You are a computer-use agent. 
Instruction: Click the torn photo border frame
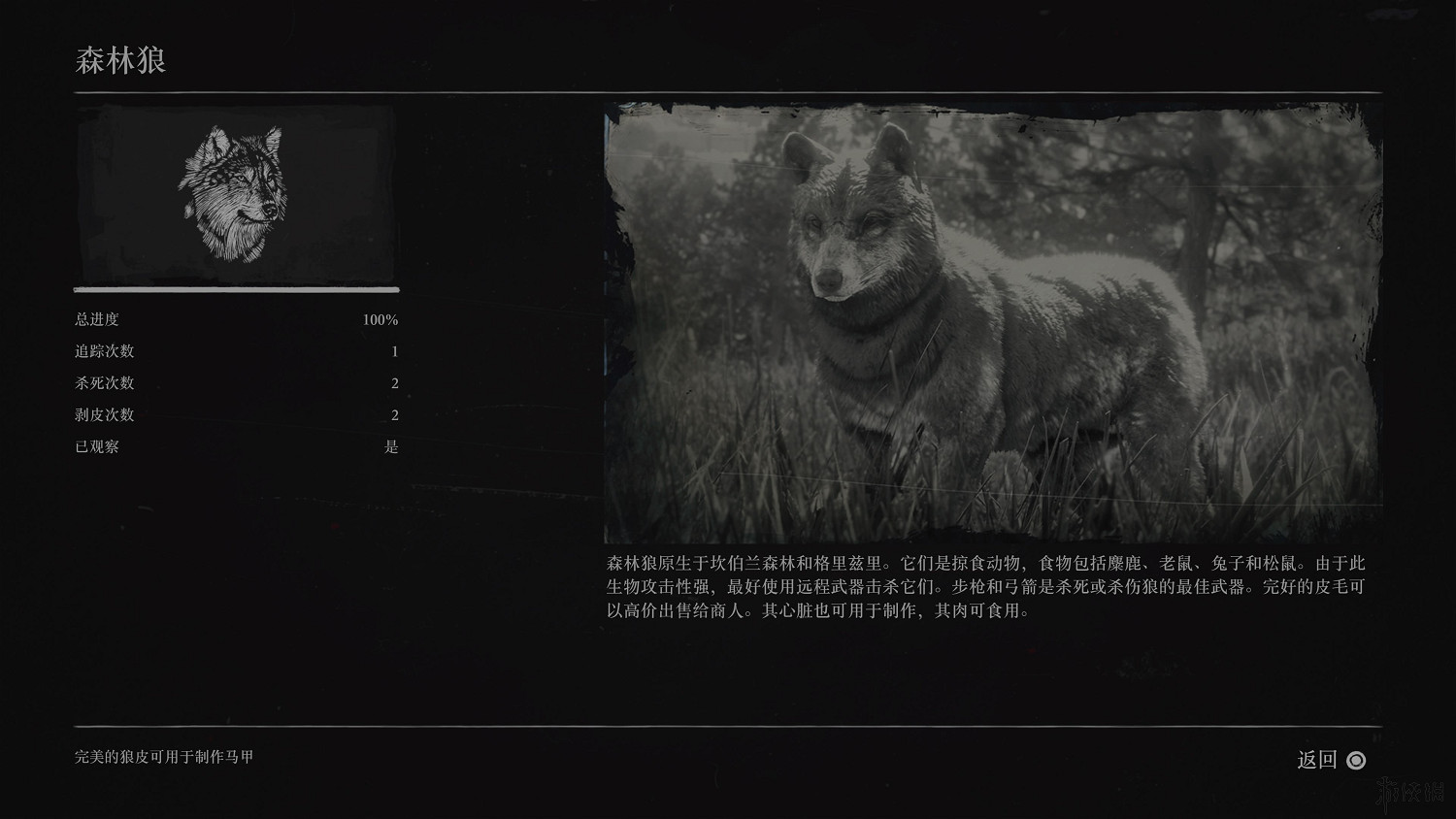click(x=990, y=109)
